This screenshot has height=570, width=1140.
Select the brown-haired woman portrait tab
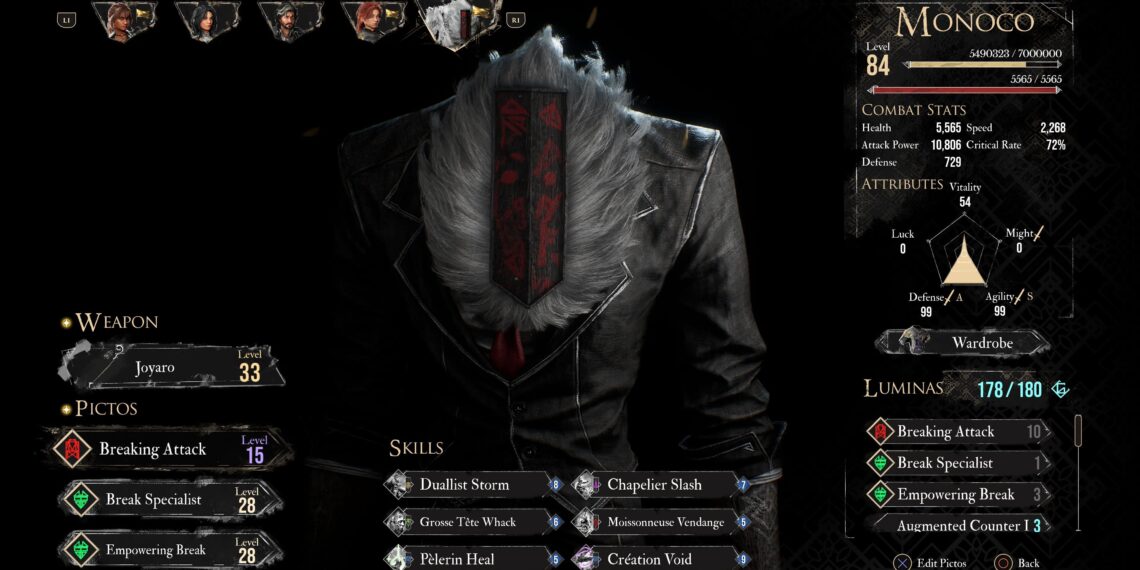122,20
